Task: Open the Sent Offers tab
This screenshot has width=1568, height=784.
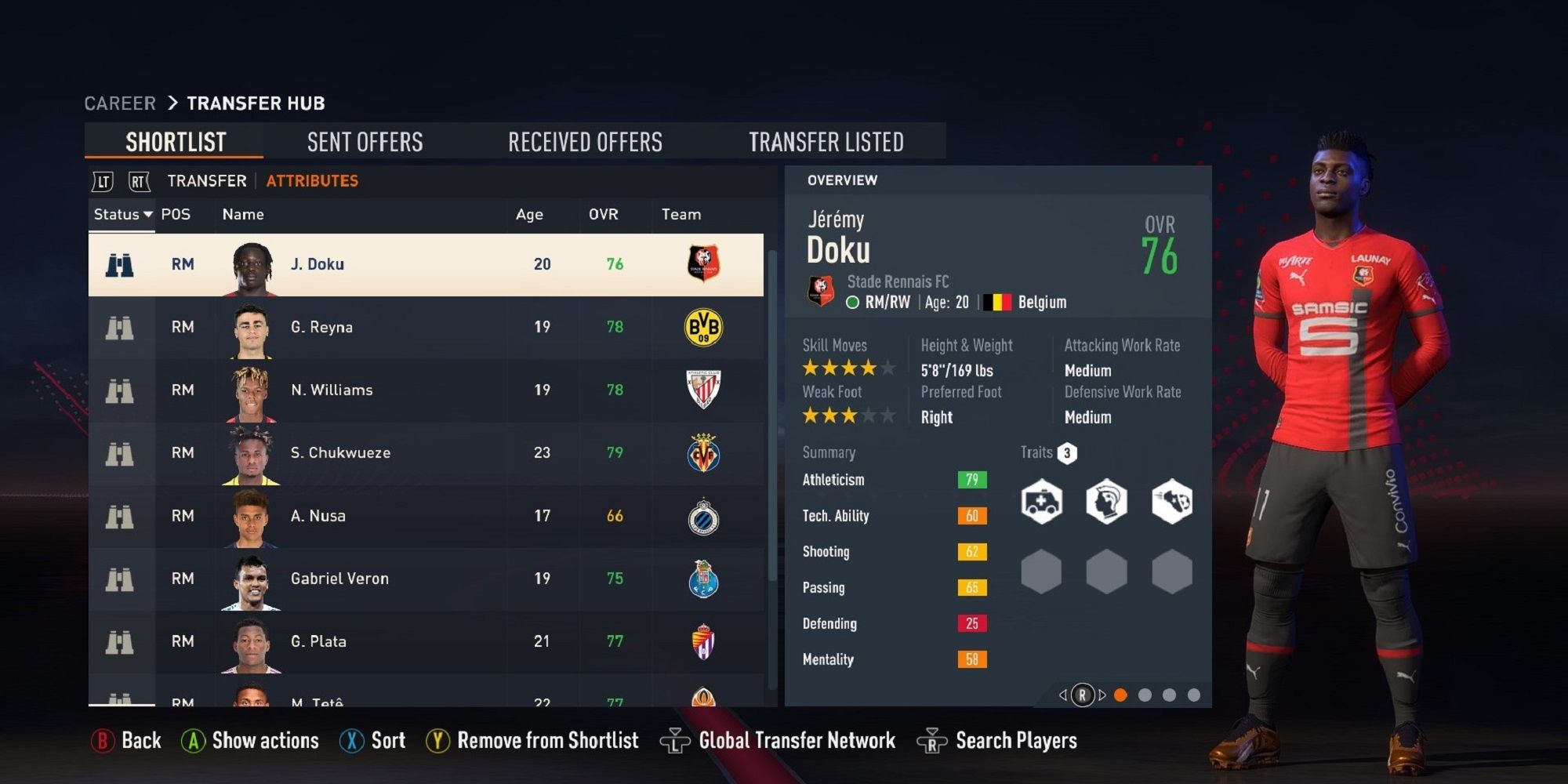Action: [365, 141]
